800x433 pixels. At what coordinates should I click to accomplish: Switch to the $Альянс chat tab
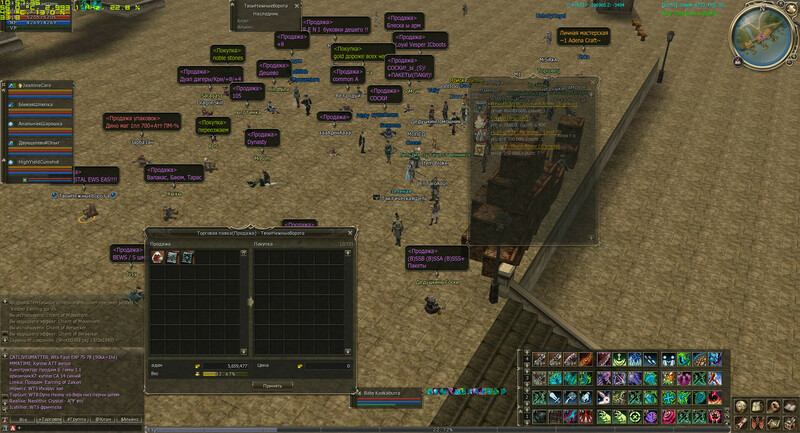point(130,418)
